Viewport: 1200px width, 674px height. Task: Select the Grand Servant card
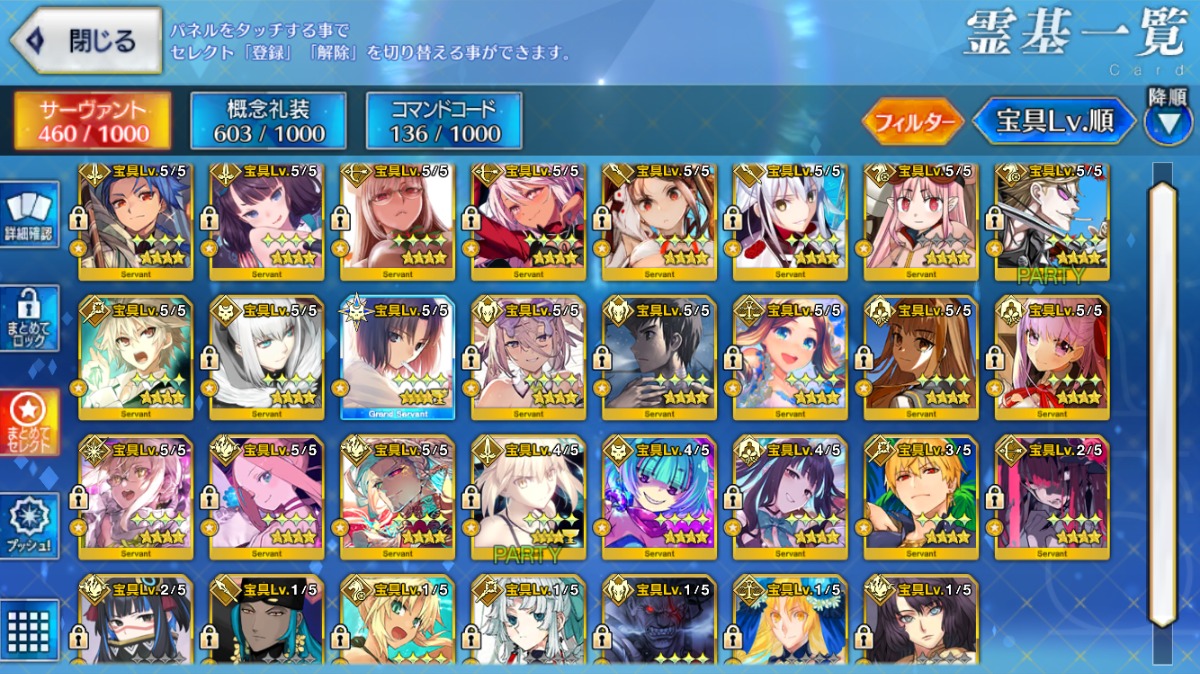pos(397,357)
